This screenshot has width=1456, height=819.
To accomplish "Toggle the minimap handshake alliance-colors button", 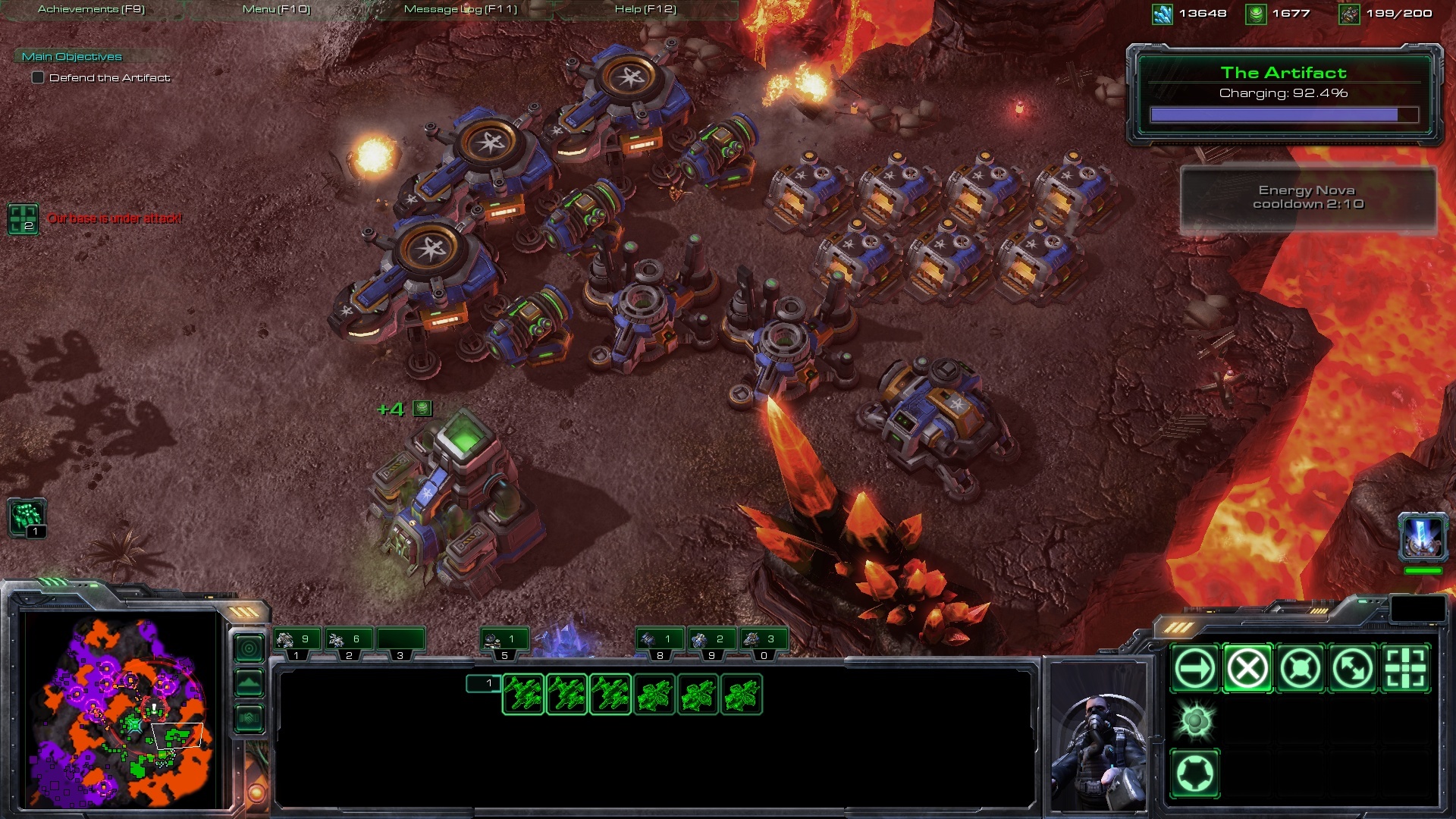I will pos(249,717).
